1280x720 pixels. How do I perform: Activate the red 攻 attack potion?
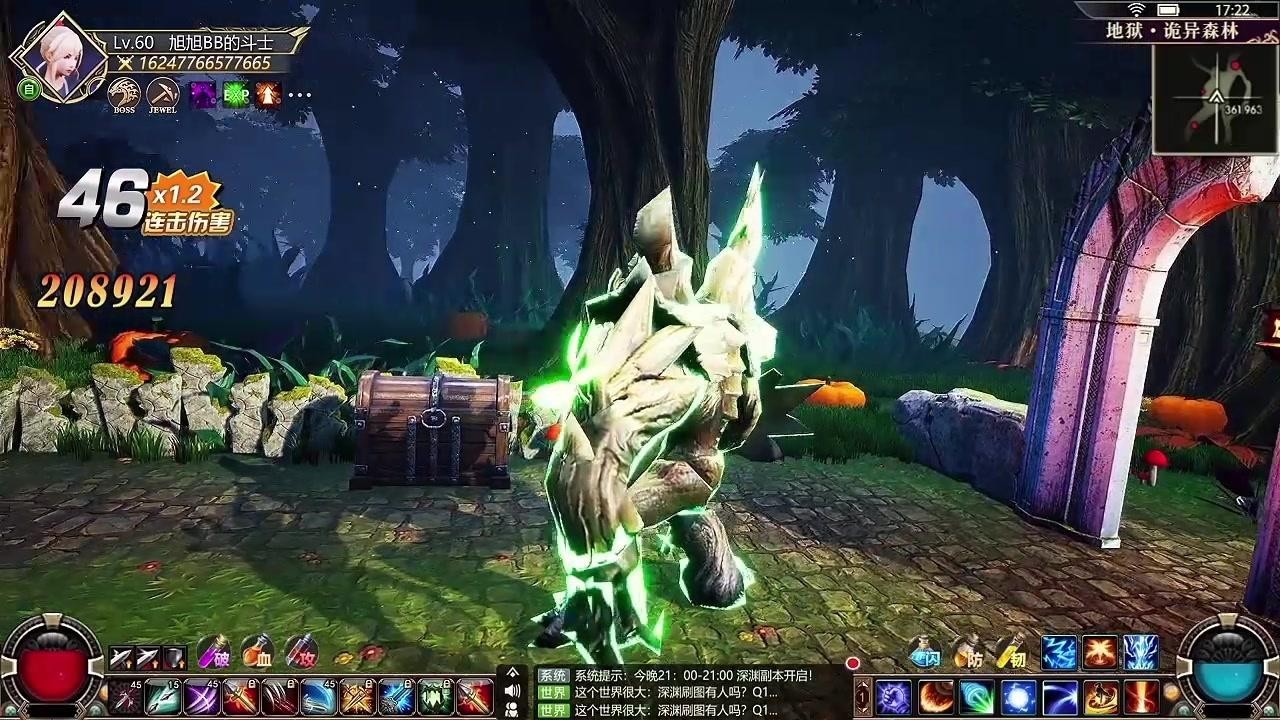tap(302, 654)
